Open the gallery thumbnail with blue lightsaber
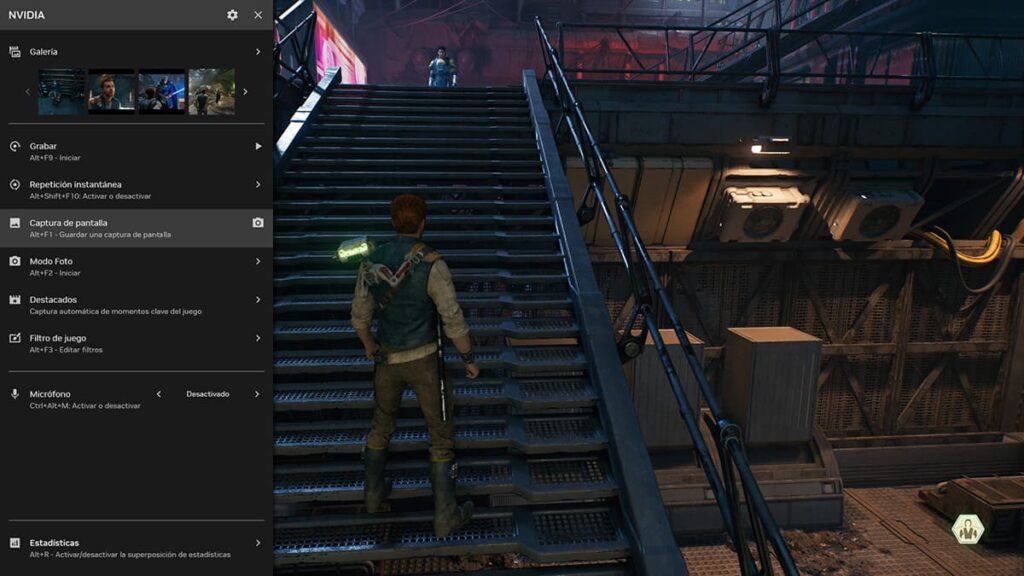The height and width of the screenshot is (576, 1024). (161, 92)
